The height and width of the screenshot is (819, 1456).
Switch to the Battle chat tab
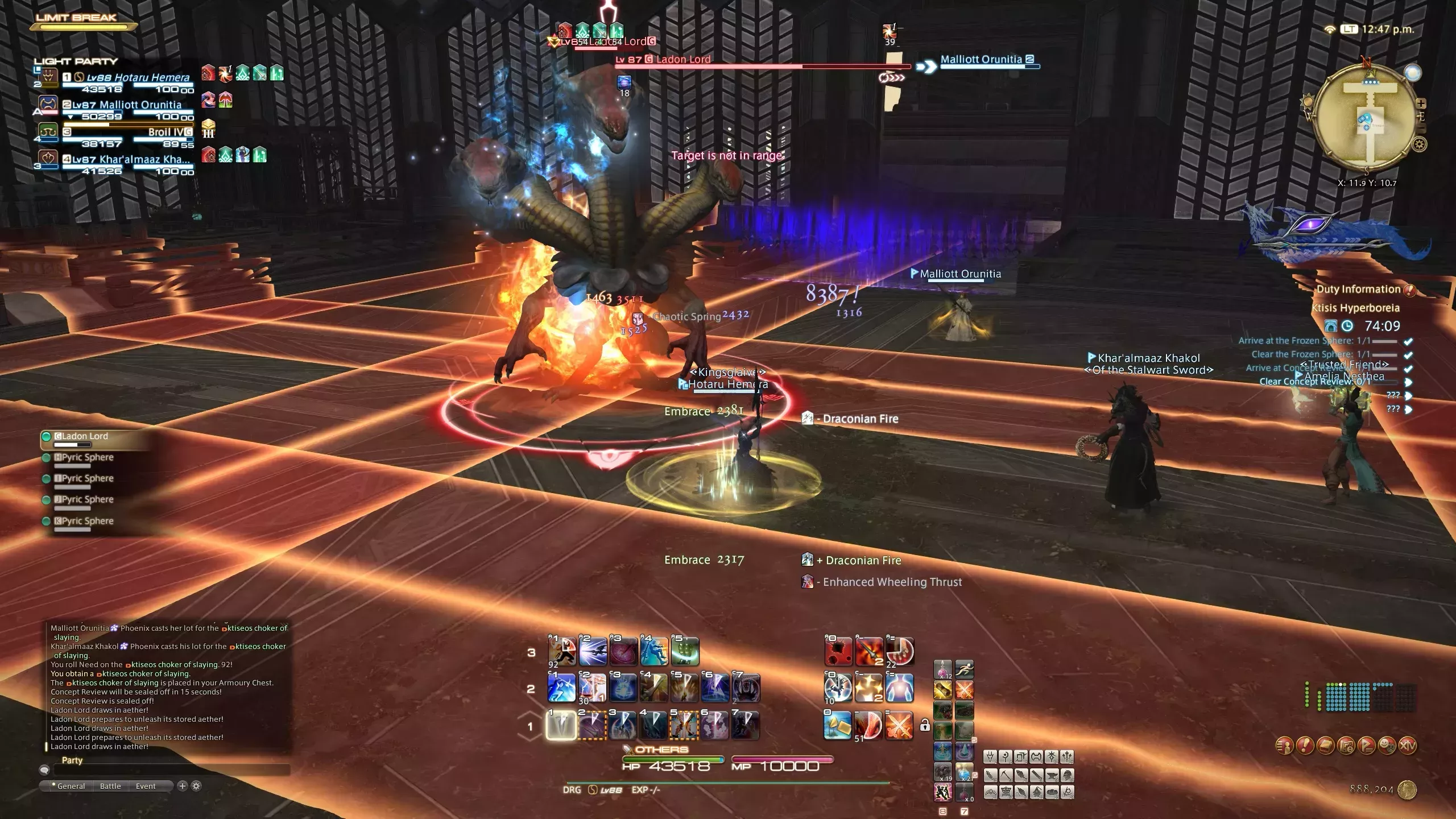pyautogui.click(x=110, y=786)
